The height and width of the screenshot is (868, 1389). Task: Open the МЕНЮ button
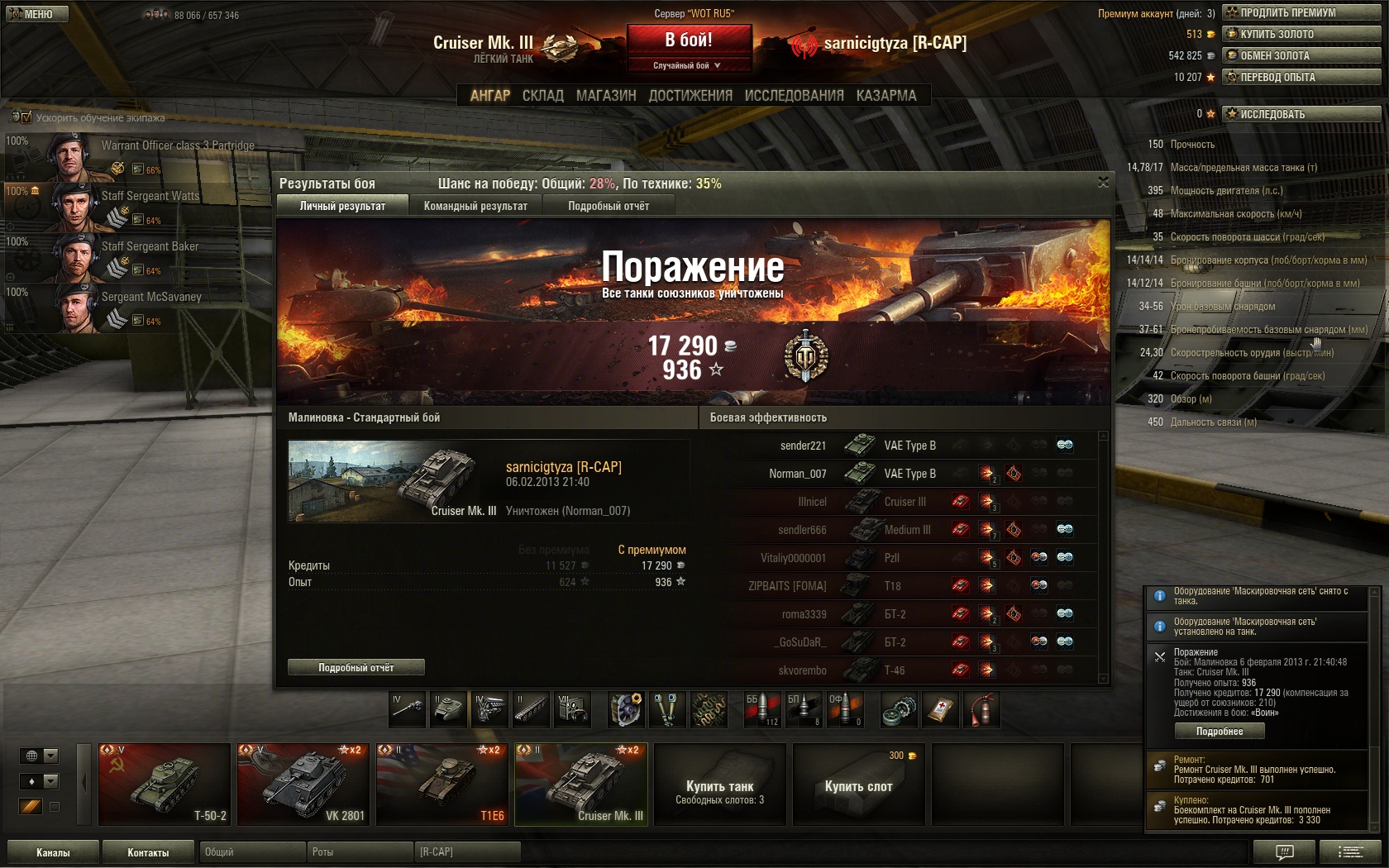[36, 14]
